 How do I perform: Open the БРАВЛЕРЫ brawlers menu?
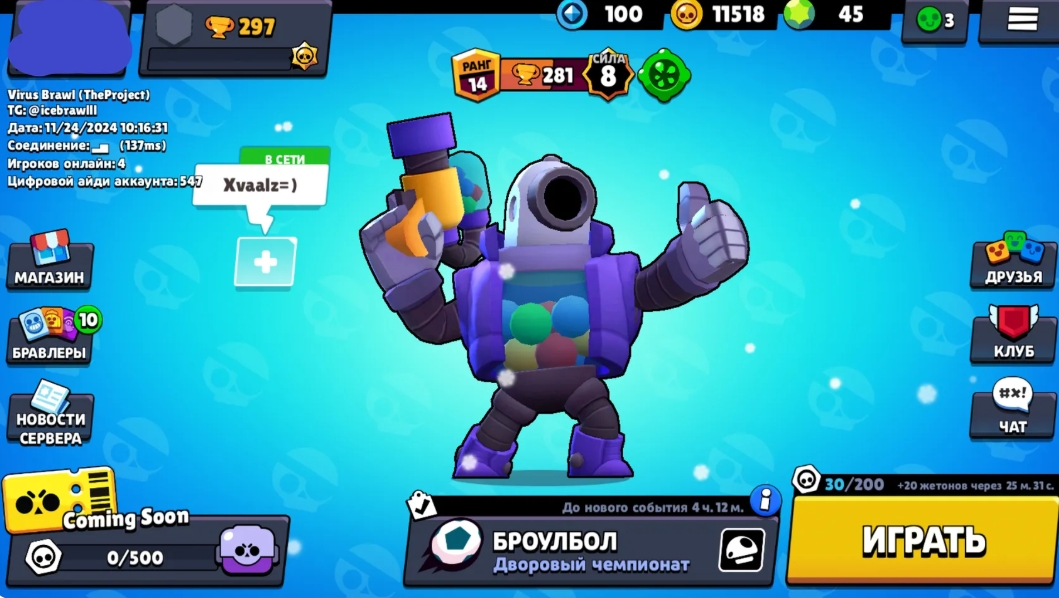pyautogui.click(x=50, y=337)
